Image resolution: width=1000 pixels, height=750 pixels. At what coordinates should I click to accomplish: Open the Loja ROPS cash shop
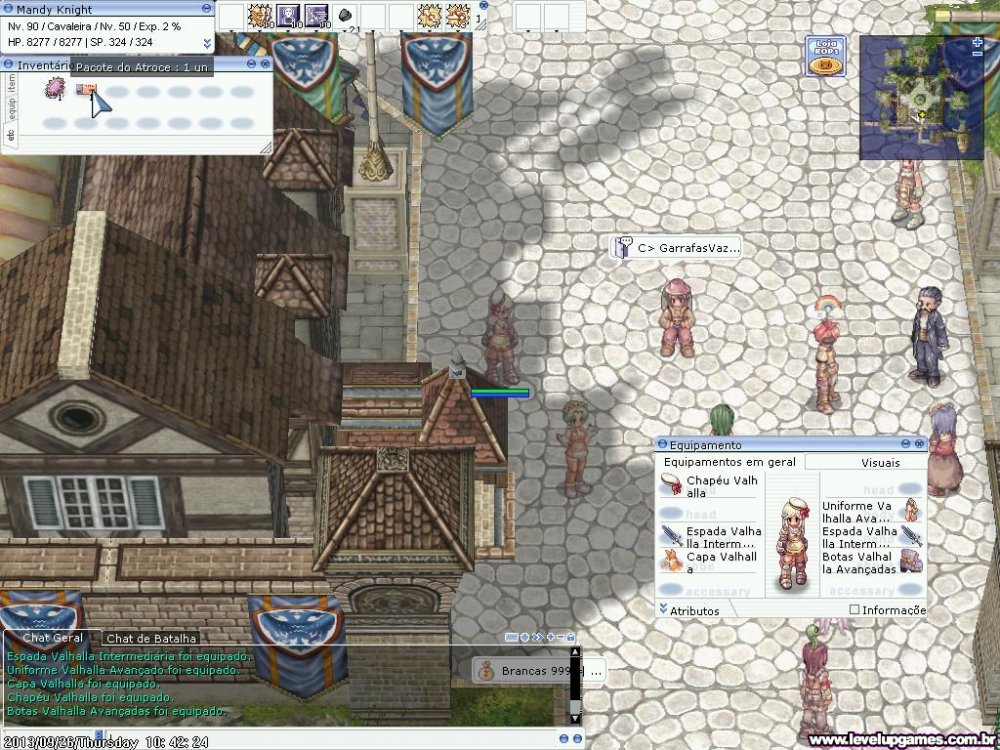[826, 56]
